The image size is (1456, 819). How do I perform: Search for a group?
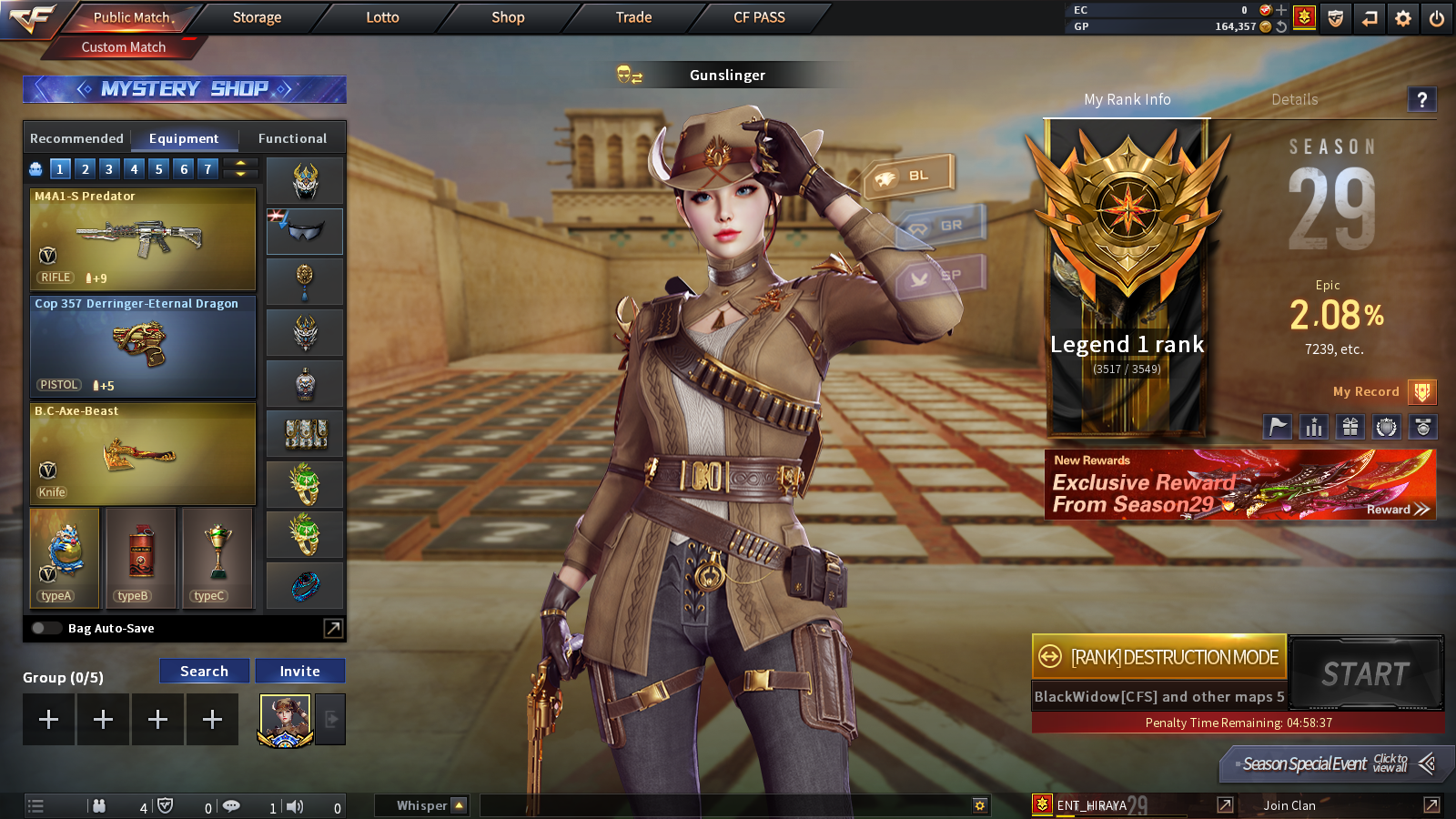click(205, 672)
